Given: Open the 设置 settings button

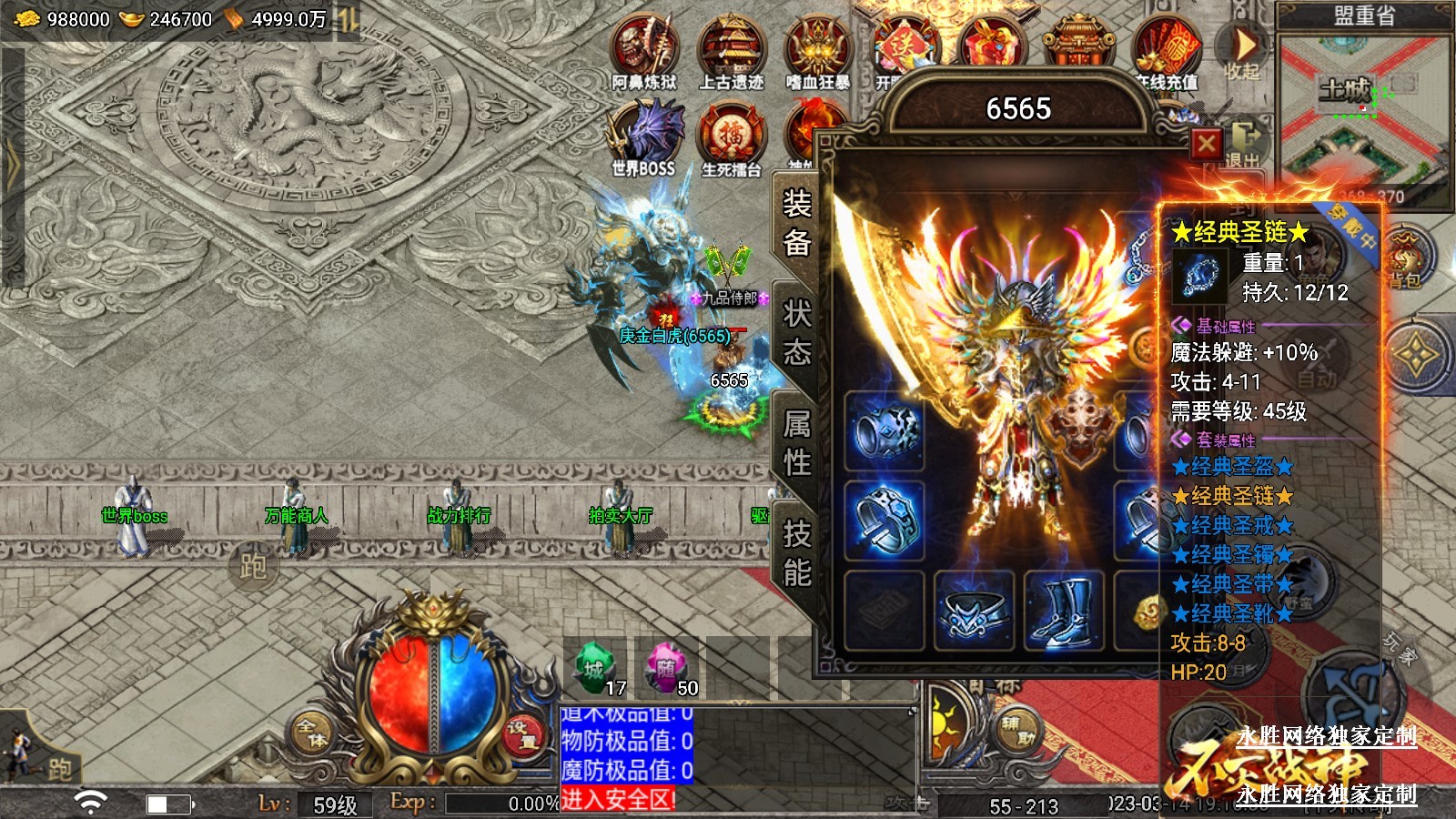Looking at the screenshot, I should point(522,733).
